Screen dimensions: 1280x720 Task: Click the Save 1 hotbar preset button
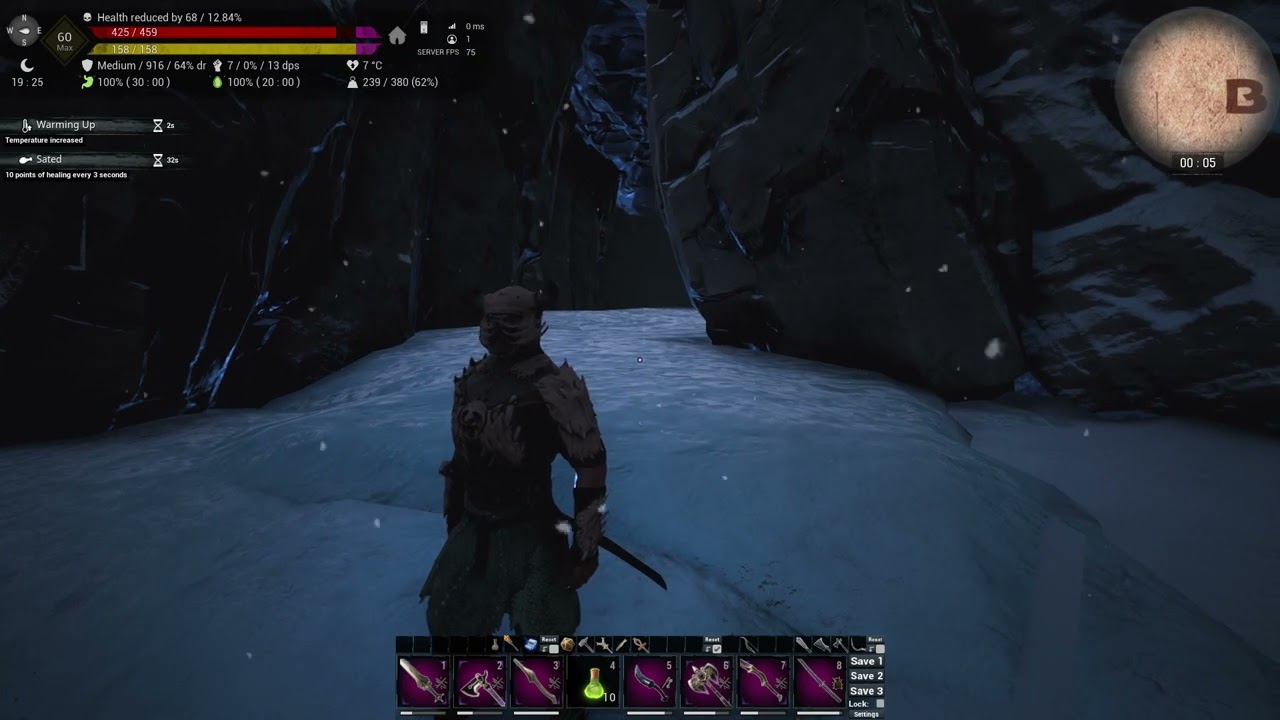pos(866,662)
